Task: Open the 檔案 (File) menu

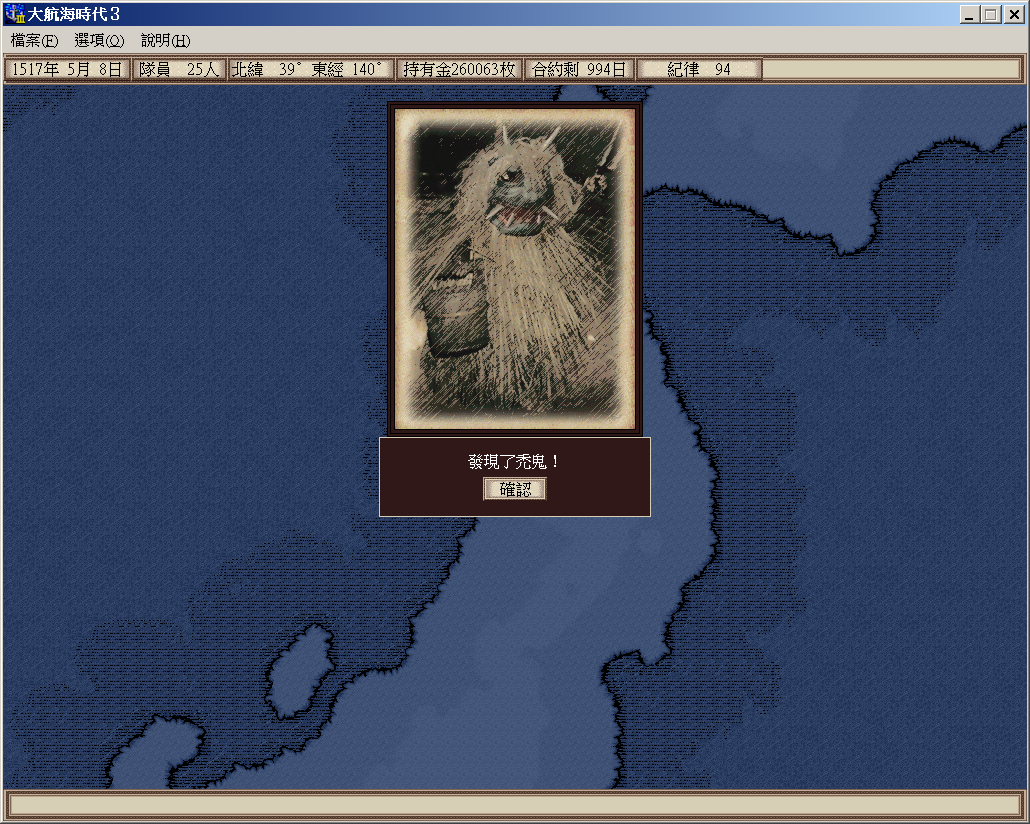Action: 35,41
